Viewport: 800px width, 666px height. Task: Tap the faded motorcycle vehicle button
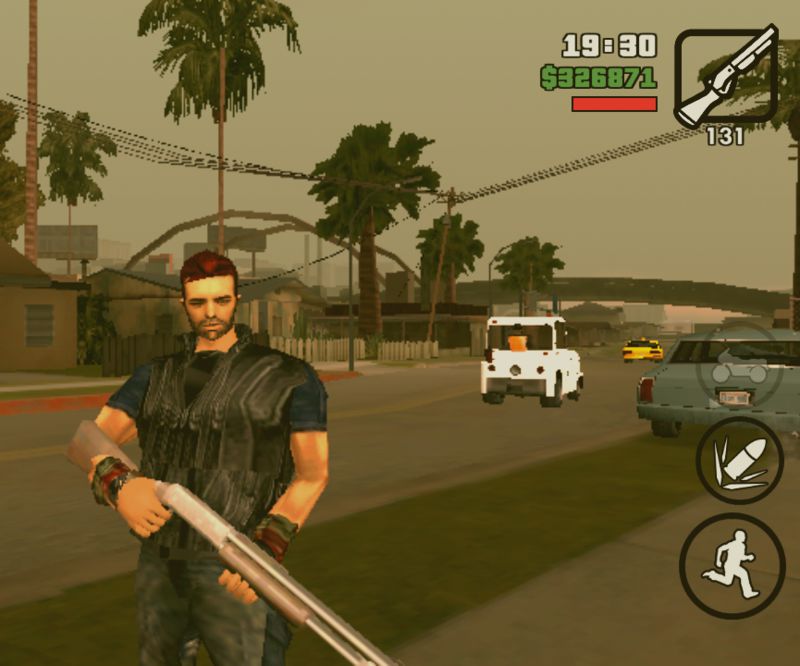tap(739, 369)
